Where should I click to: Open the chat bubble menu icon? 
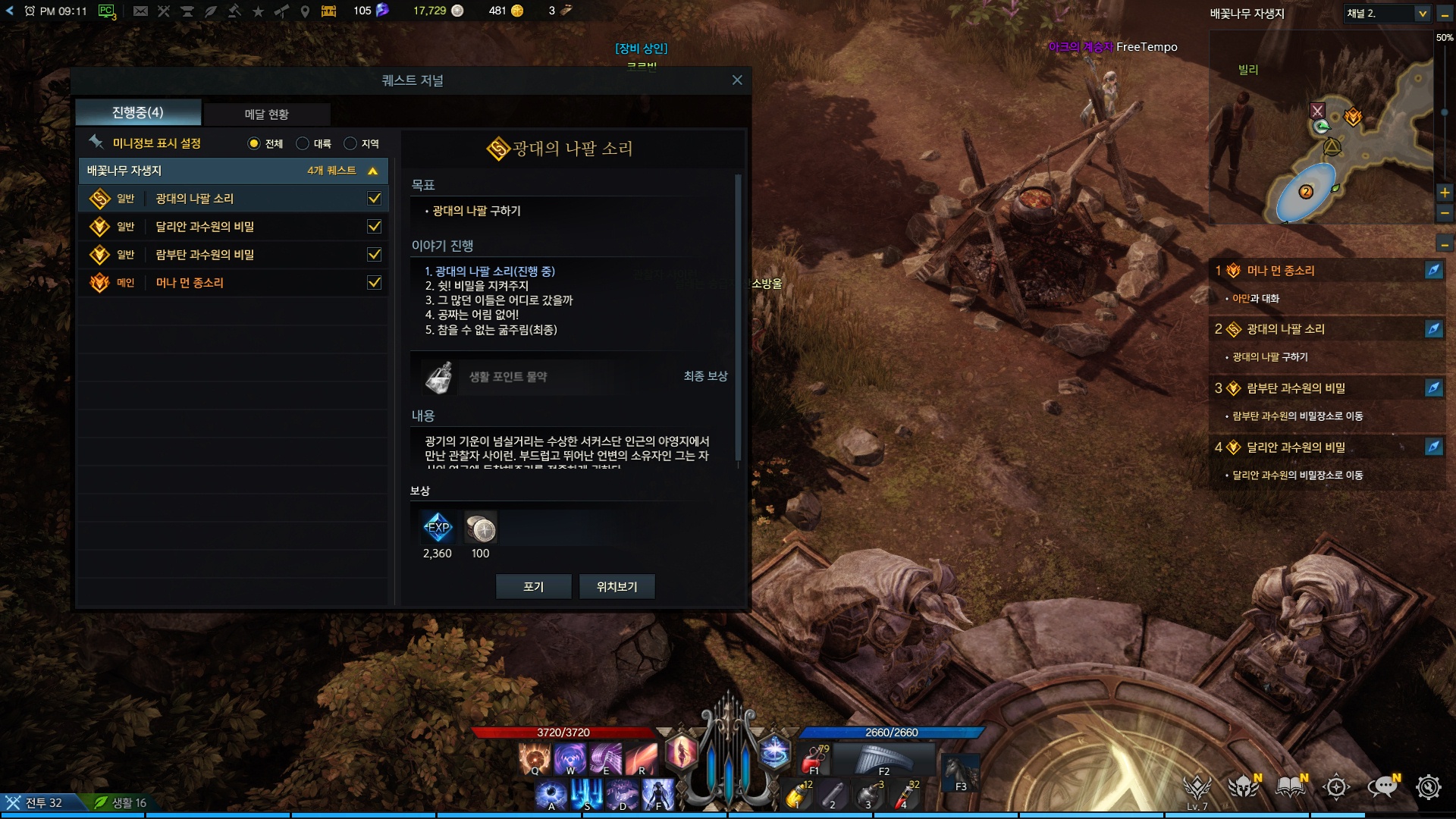[x=1382, y=787]
